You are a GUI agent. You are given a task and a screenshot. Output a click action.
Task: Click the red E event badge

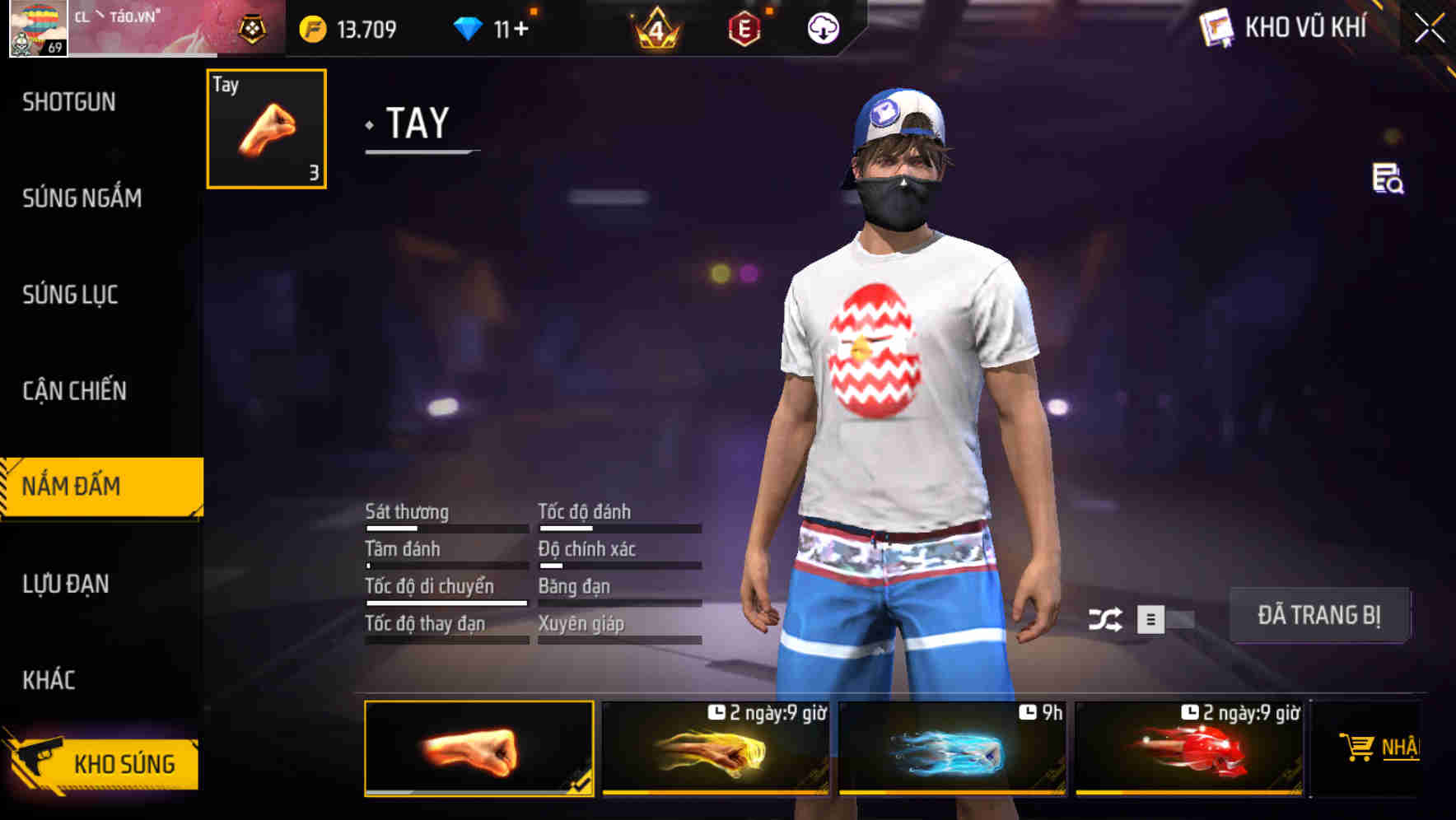[x=745, y=27]
